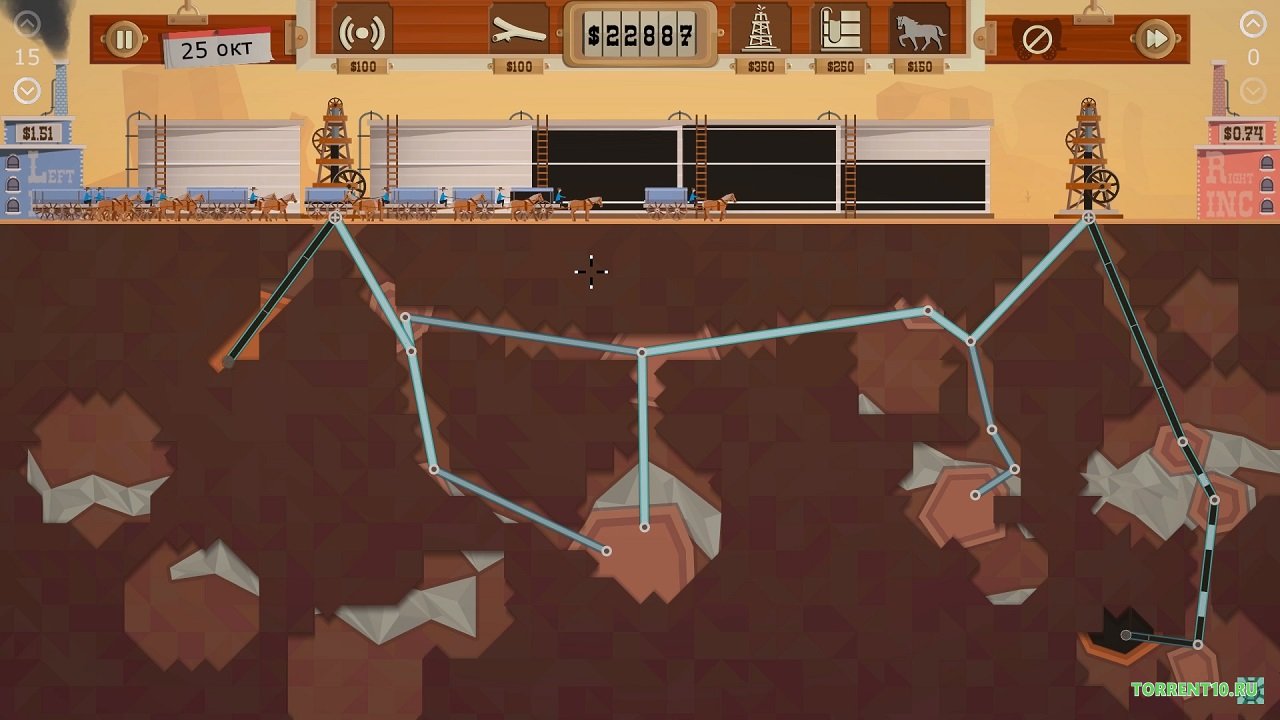The width and height of the screenshot is (1280, 720).
Task: Increase the Right Inc wagon count
Action: [x=1253, y=23]
